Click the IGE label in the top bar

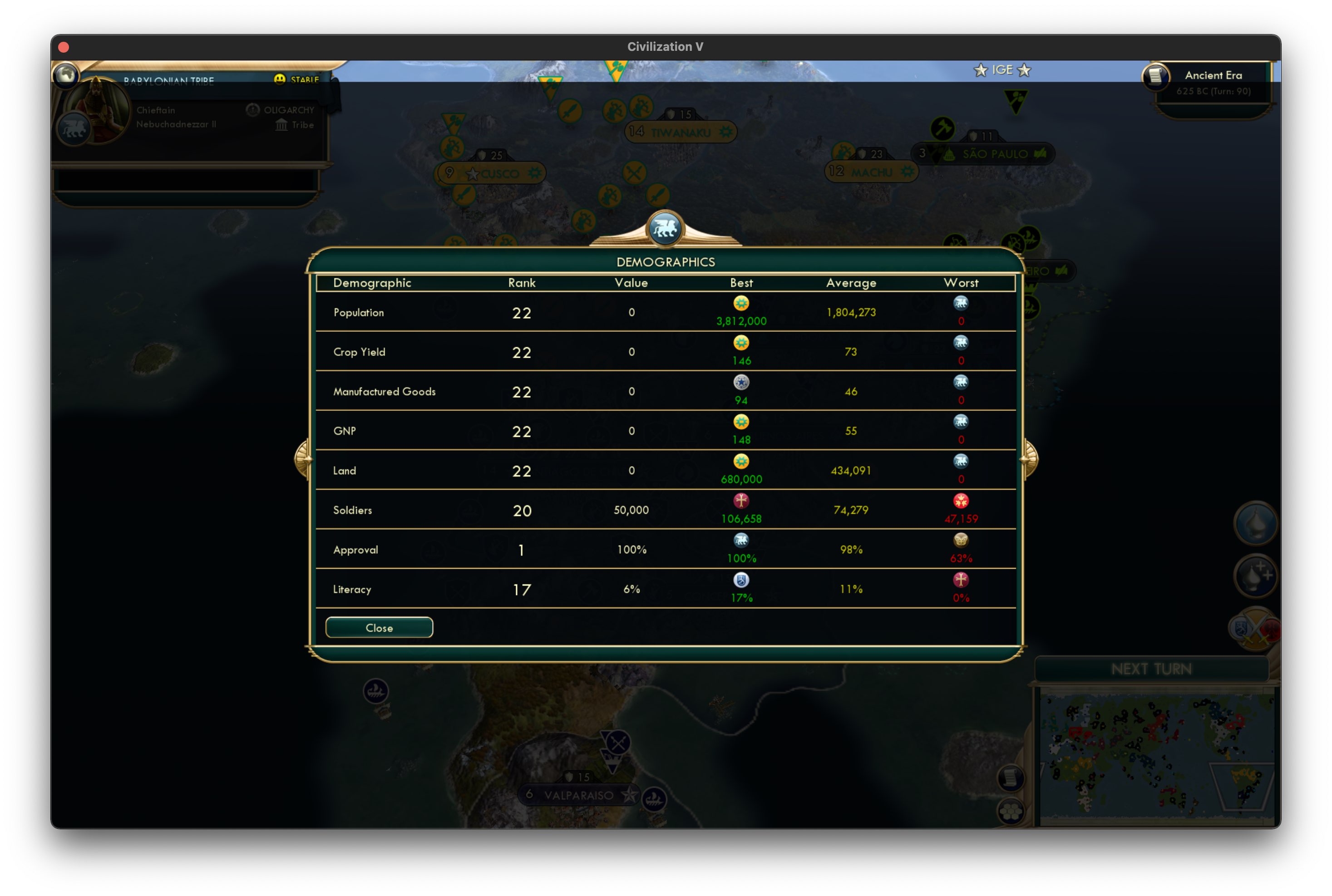[1003, 70]
